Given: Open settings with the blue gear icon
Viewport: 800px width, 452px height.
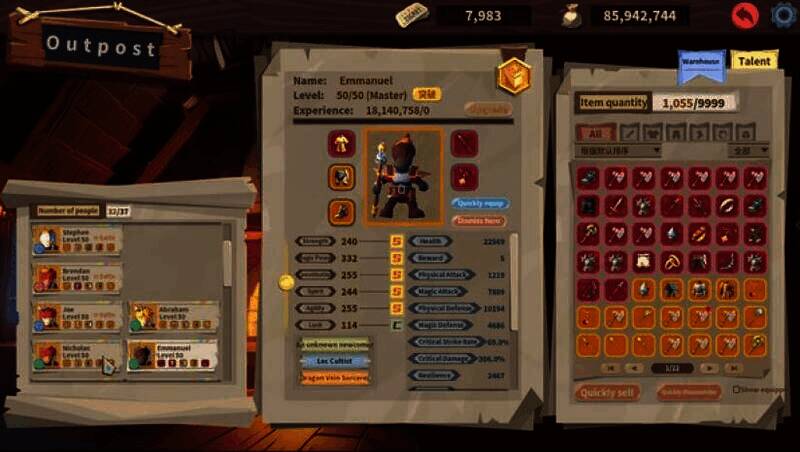Looking at the screenshot, I should (x=784, y=15).
